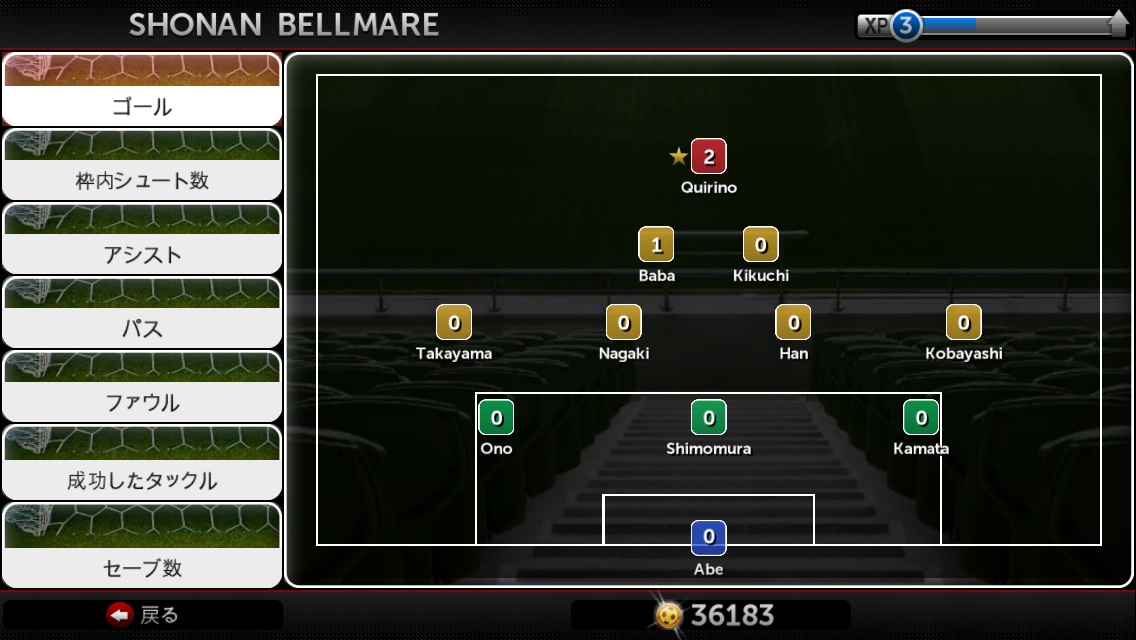Screen dimensions: 1136x640
Task: Show the アシスト statistics
Action: click(142, 239)
